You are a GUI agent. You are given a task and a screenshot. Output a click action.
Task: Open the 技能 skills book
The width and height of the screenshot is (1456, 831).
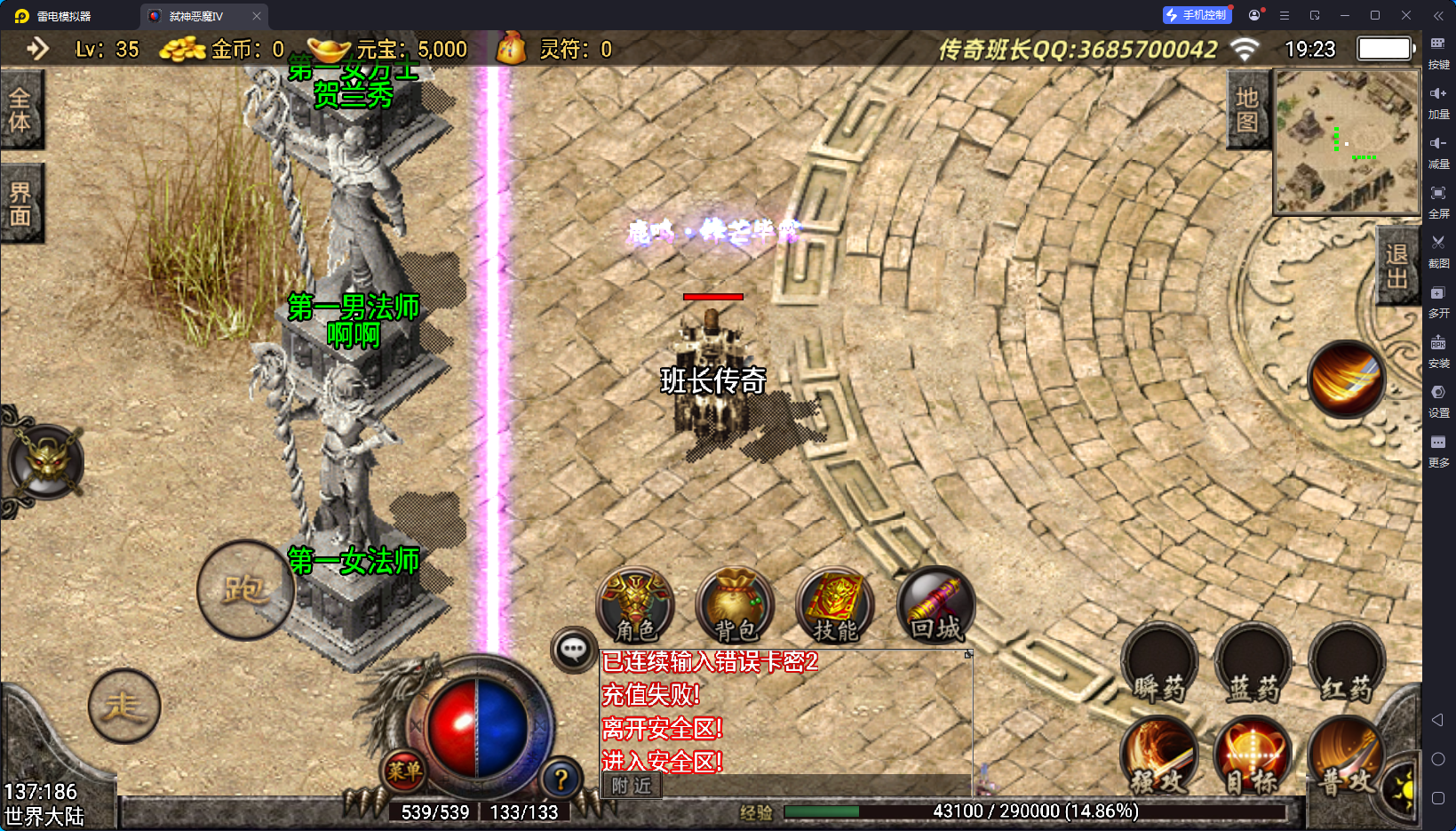coord(834,606)
